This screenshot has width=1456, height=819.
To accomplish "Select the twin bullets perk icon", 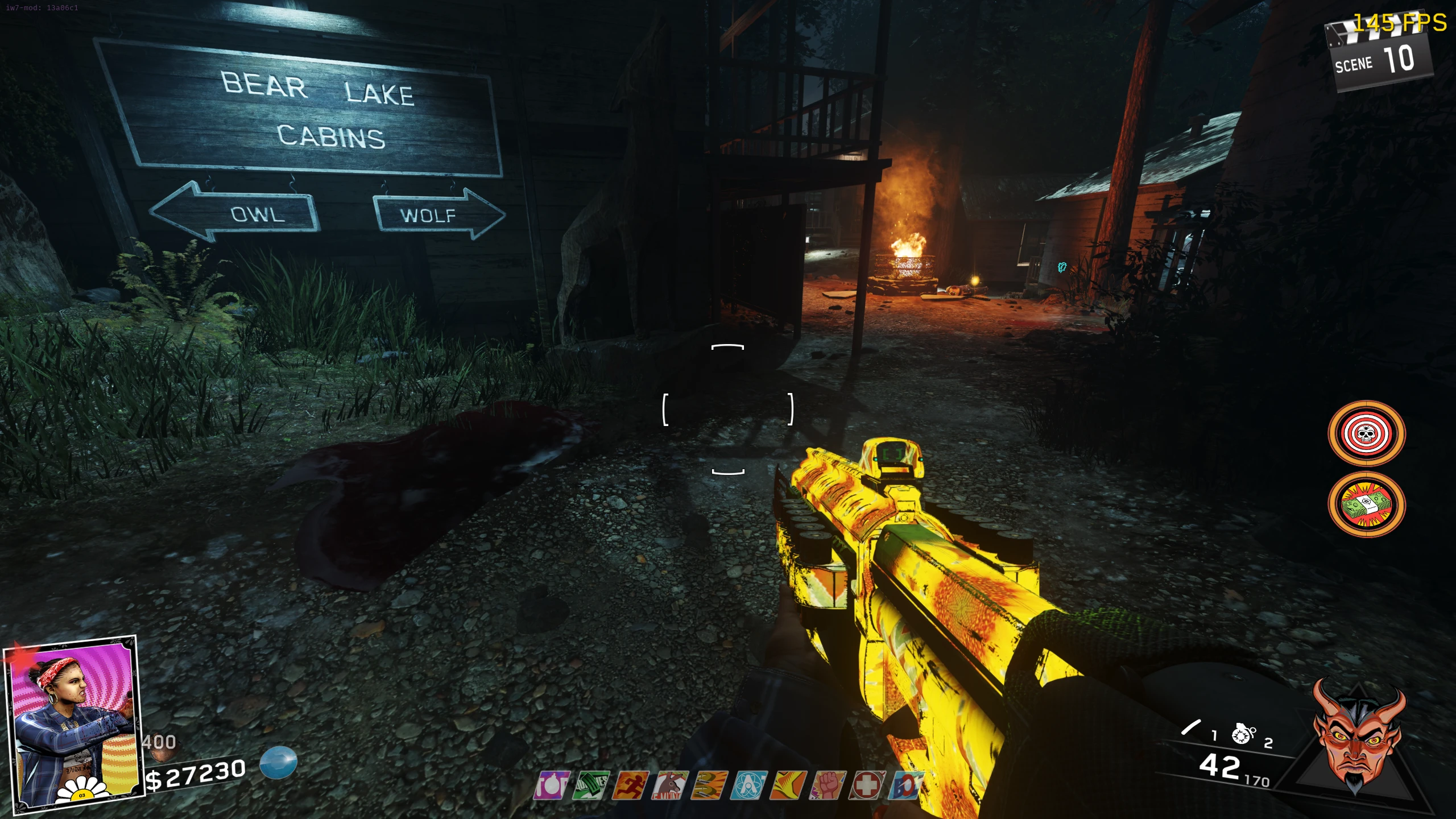I will [709, 785].
